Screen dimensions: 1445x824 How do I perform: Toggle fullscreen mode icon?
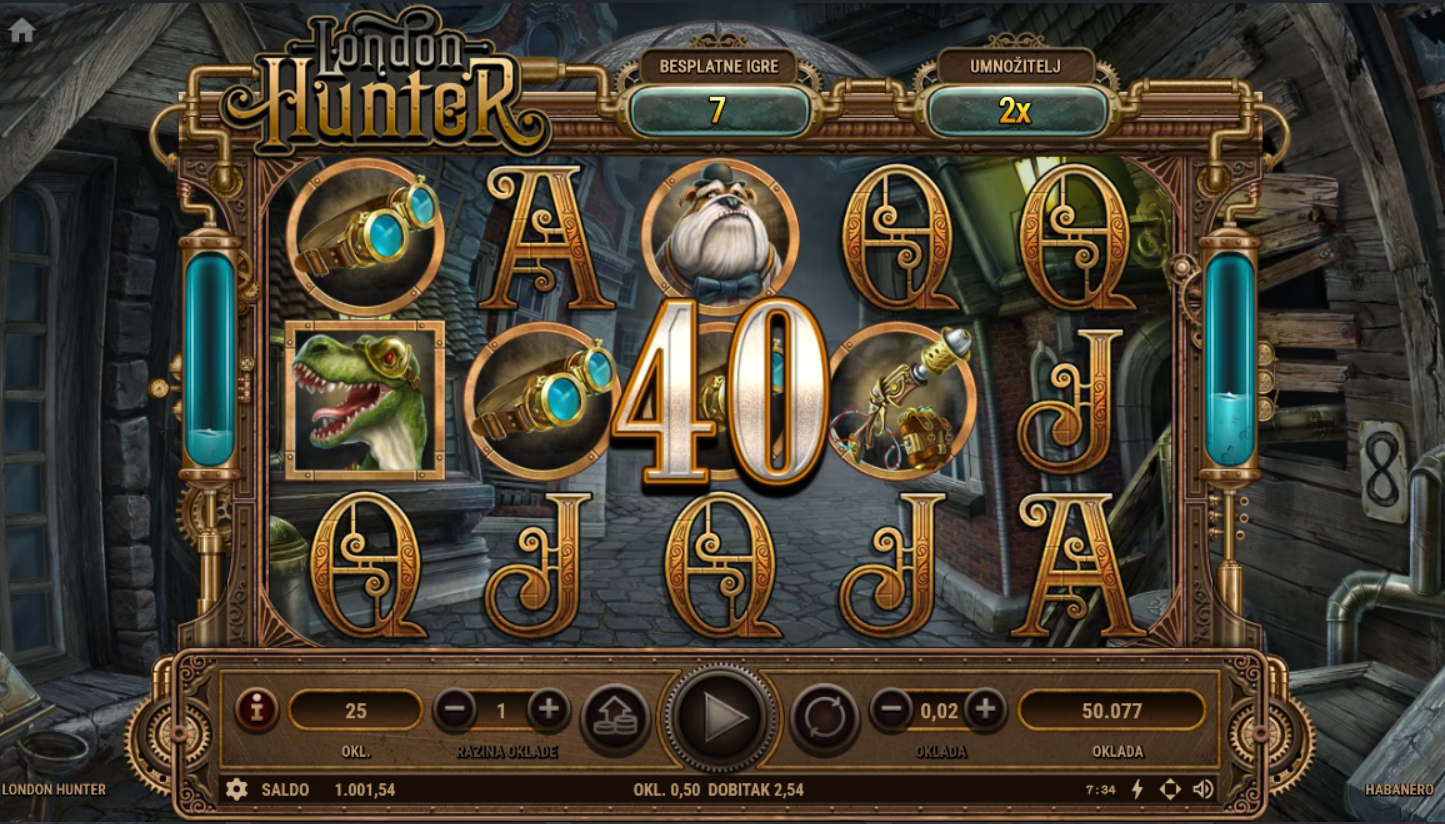coord(1170,790)
